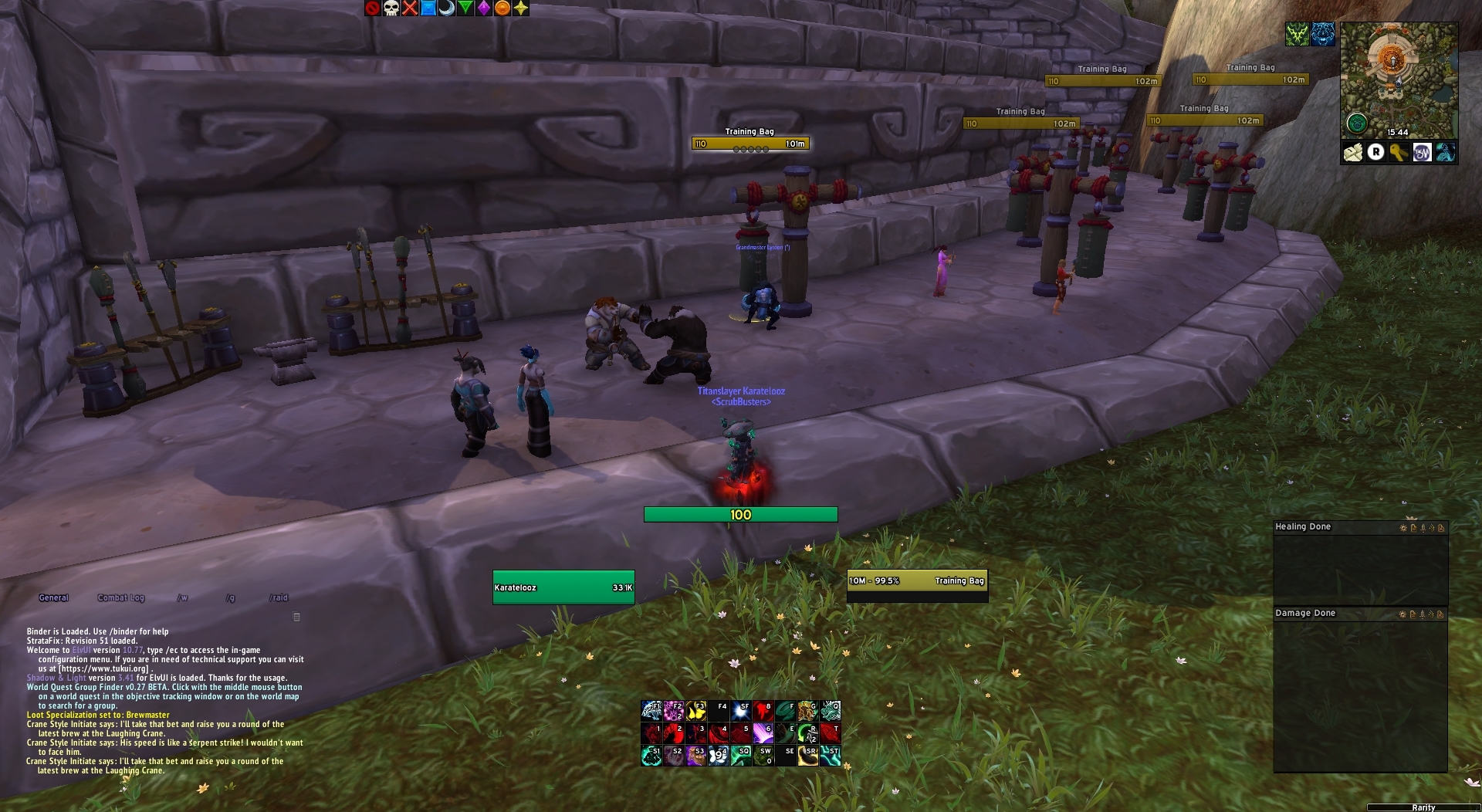Select the yellow star raid marker

(x=521, y=8)
